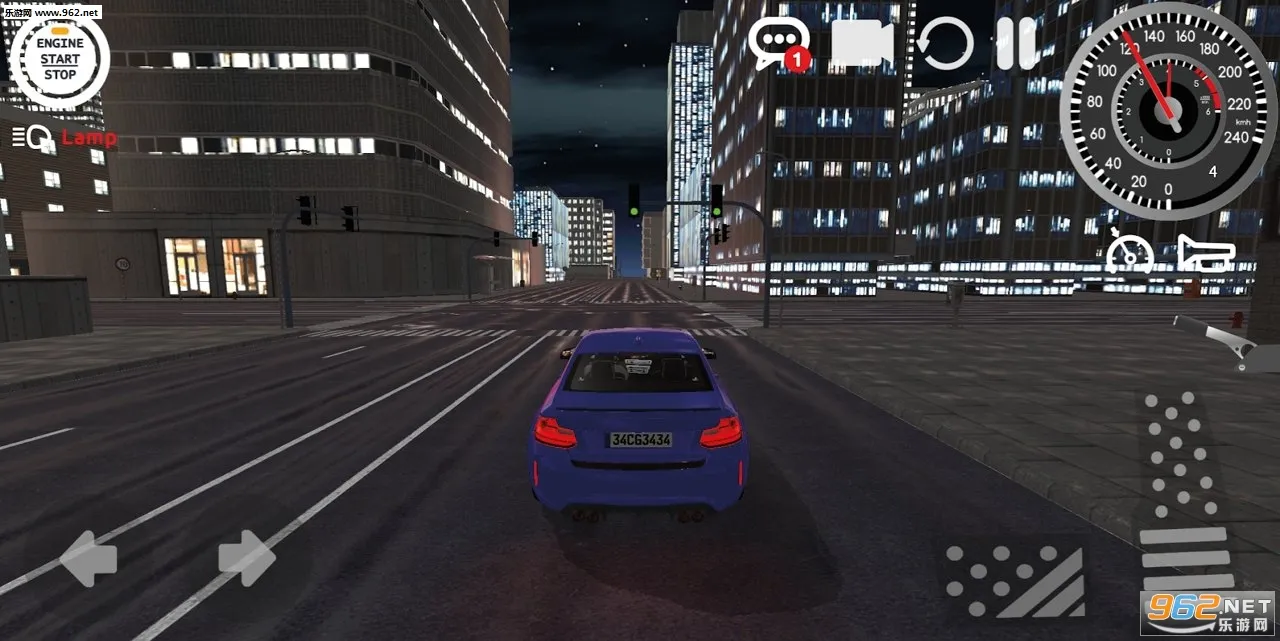Tap the Engine Start Stop button
This screenshot has height=641, width=1280.
click(59, 60)
